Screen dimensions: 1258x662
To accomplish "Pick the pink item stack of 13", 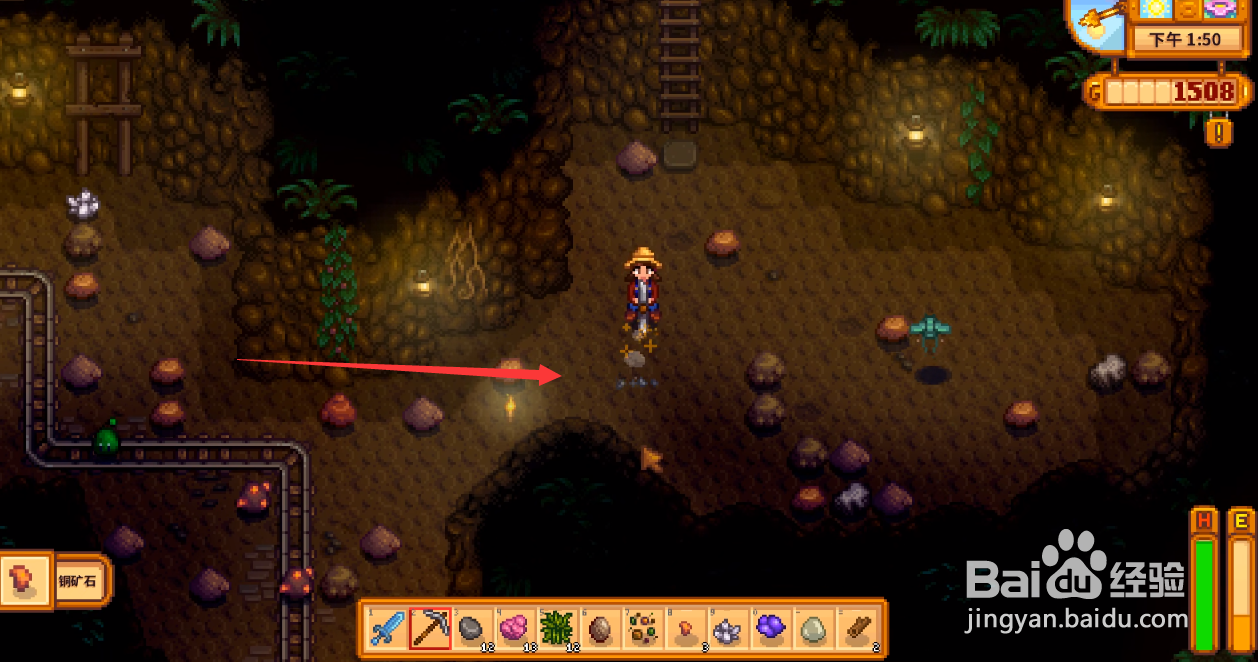I will pos(515,629).
